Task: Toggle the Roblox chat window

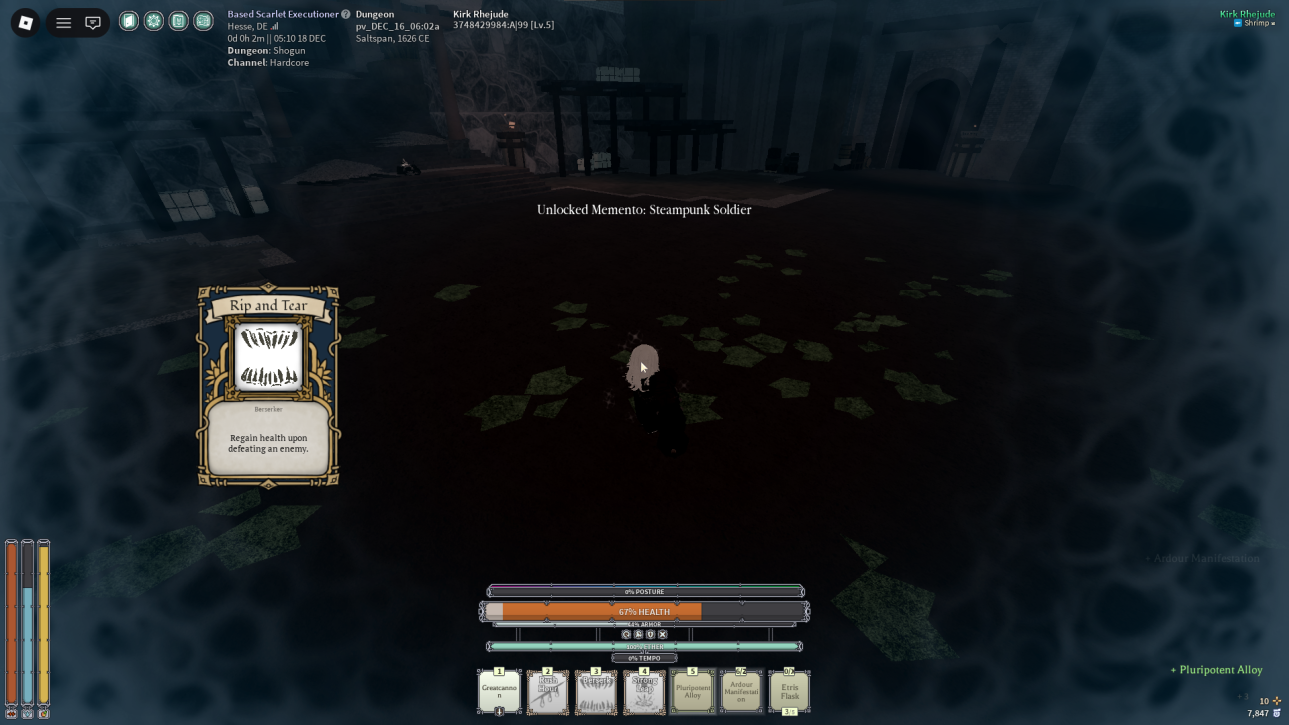Action: 93,22
